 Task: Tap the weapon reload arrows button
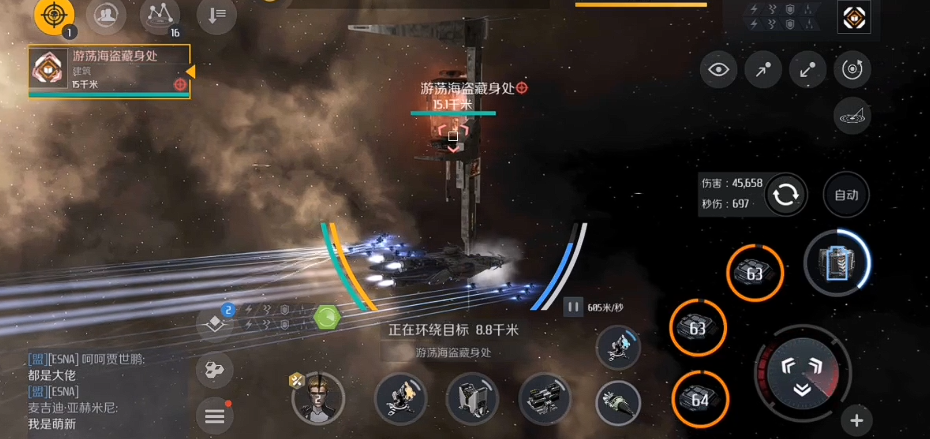point(786,195)
